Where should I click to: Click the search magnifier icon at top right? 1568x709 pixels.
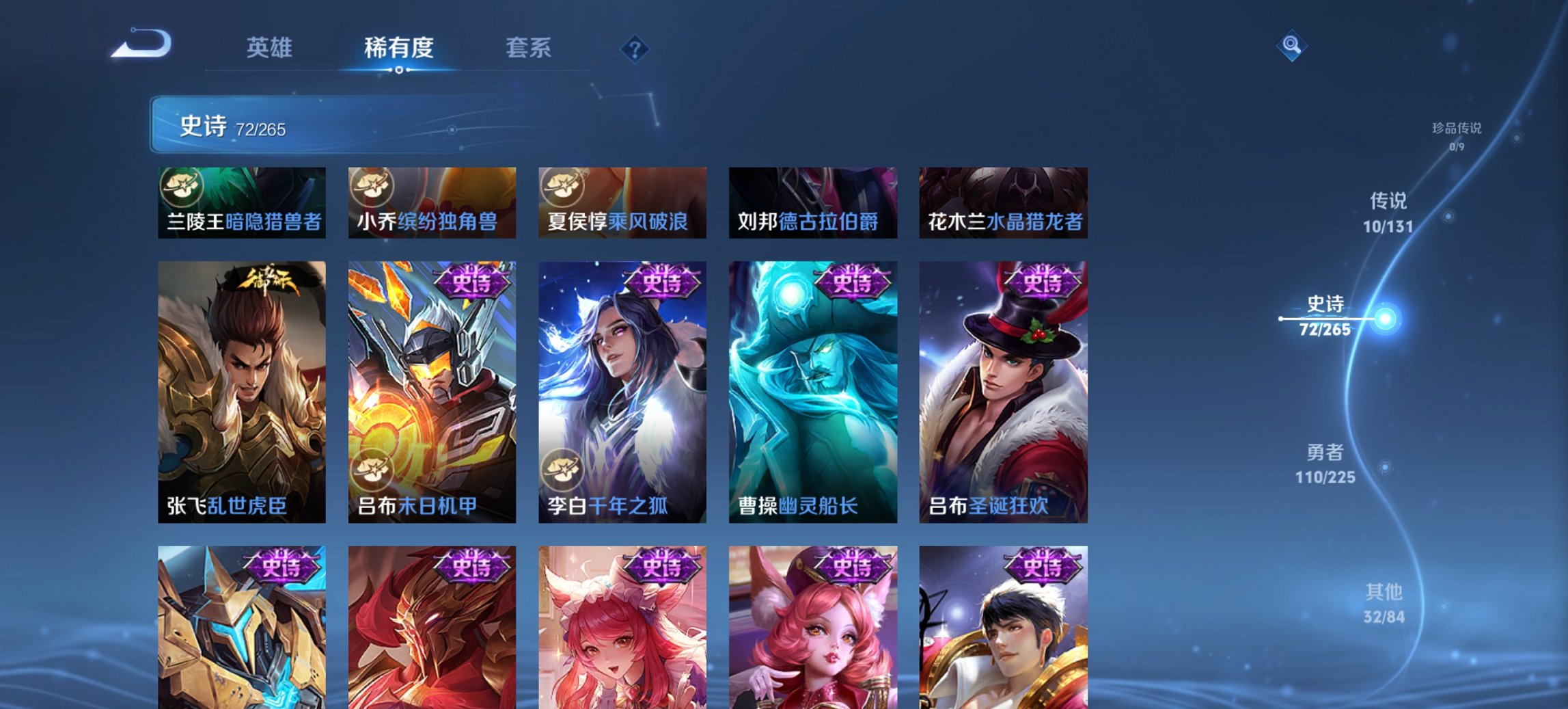point(1290,46)
